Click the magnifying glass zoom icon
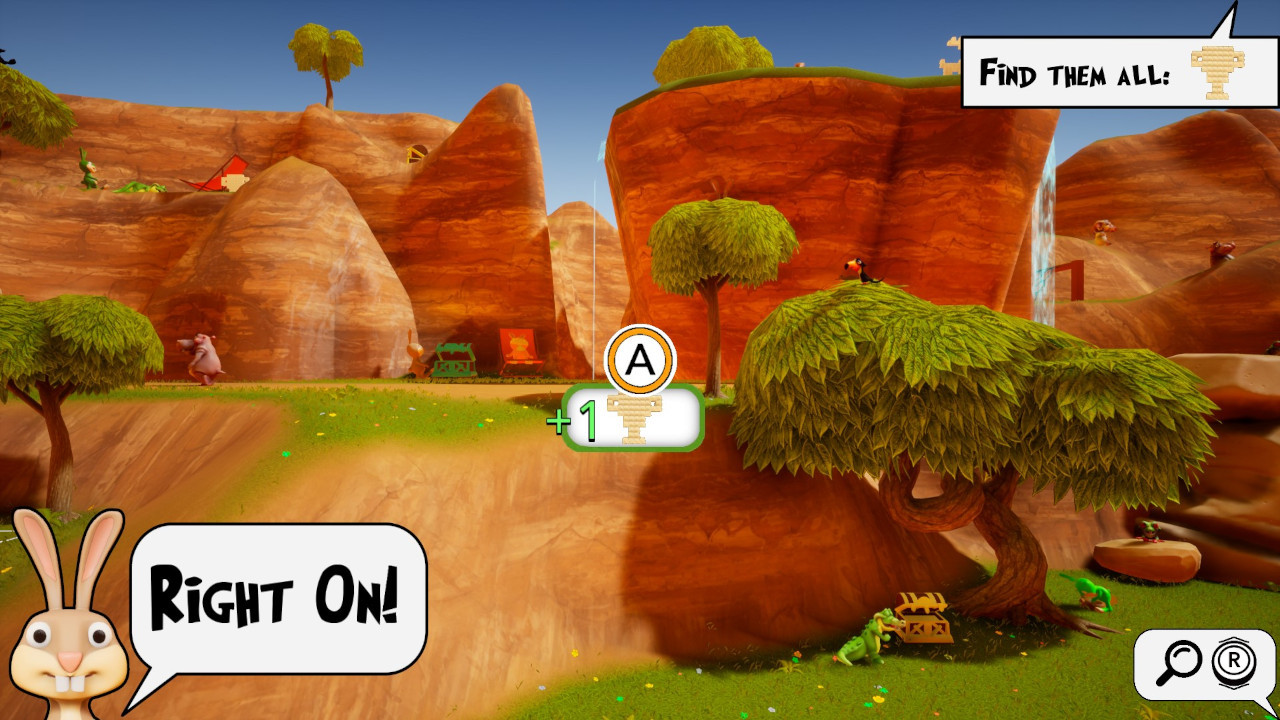 pos(1184,663)
